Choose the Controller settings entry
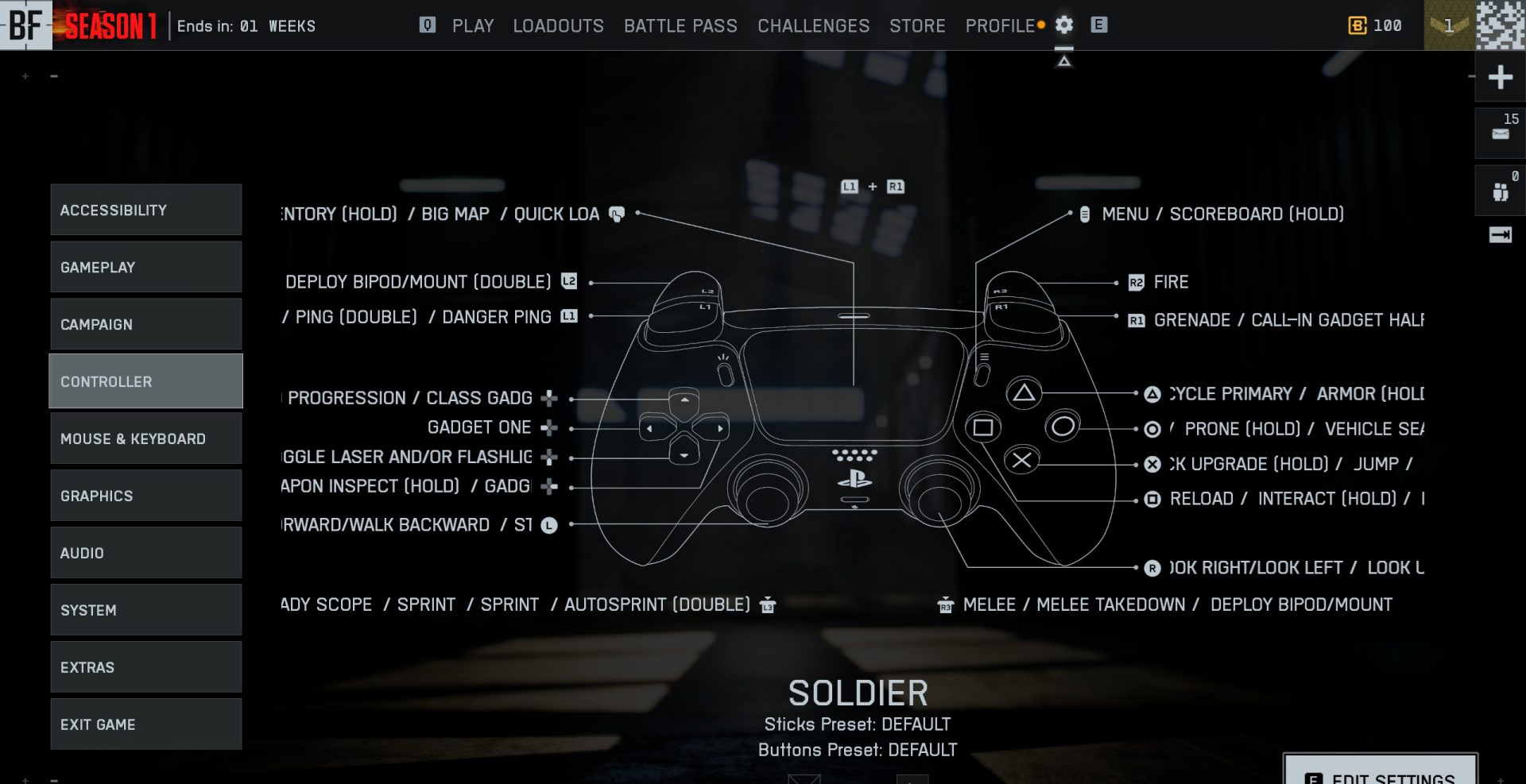The height and width of the screenshot is (784, 1526). click(146, 381)
